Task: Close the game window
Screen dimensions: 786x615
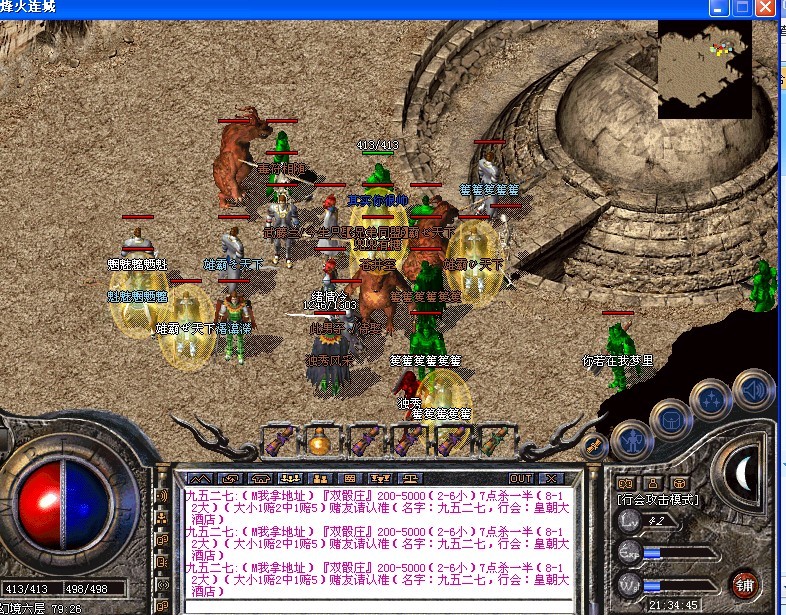Action: click(768, 7)
